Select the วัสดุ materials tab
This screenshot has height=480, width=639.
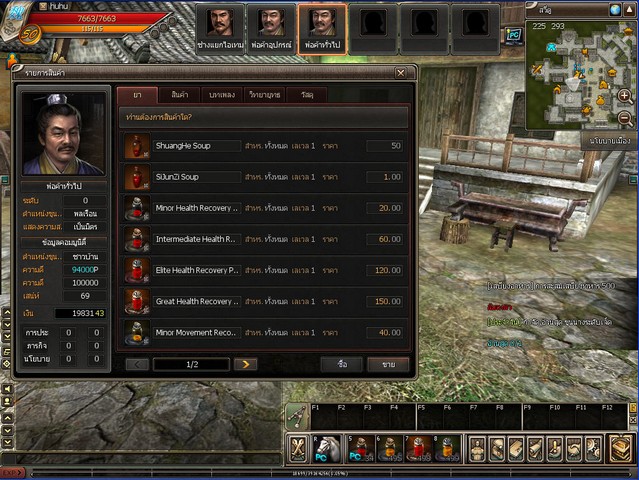point(306,95)
